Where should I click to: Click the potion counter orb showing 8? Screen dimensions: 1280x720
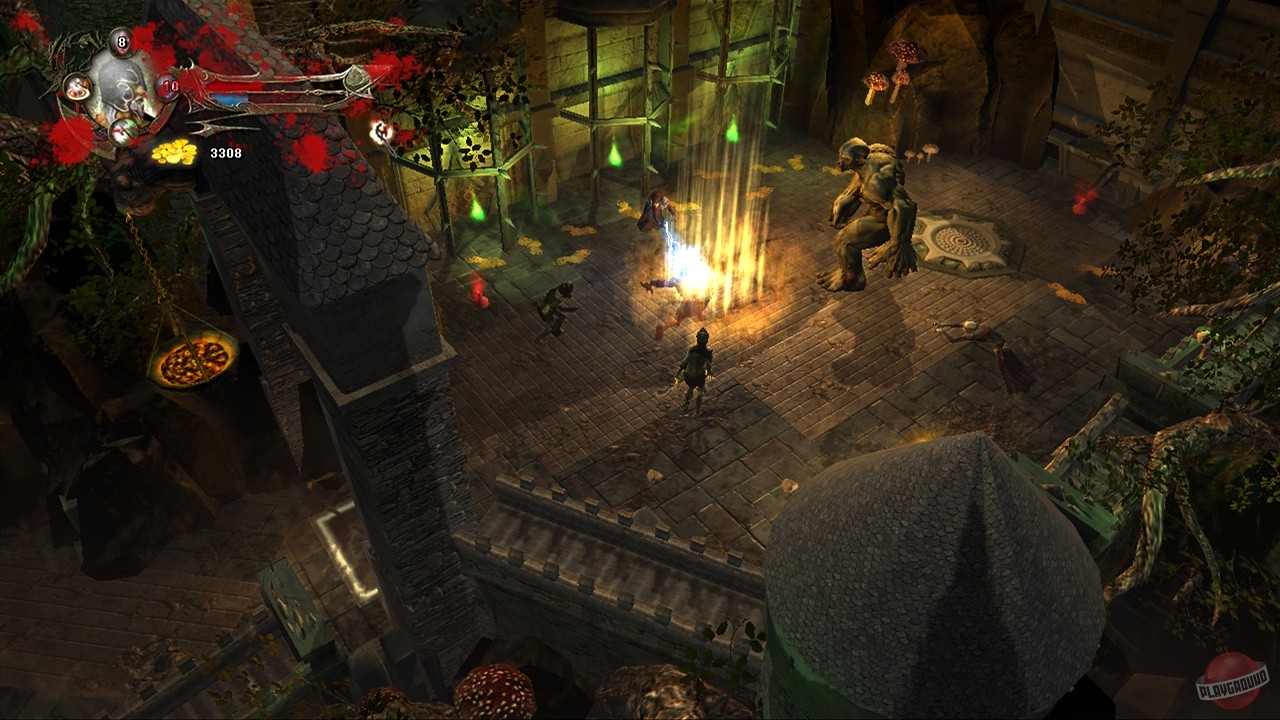120,42
